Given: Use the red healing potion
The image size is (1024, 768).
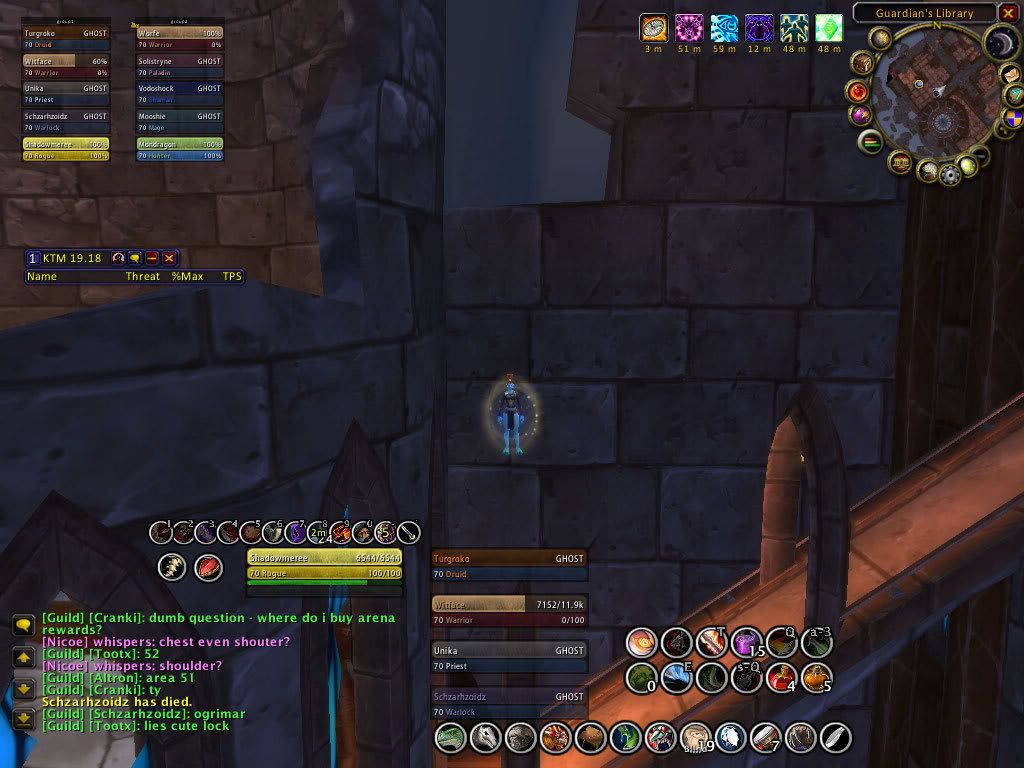Looking at the screenshot, I should click(x=781, y=677).
